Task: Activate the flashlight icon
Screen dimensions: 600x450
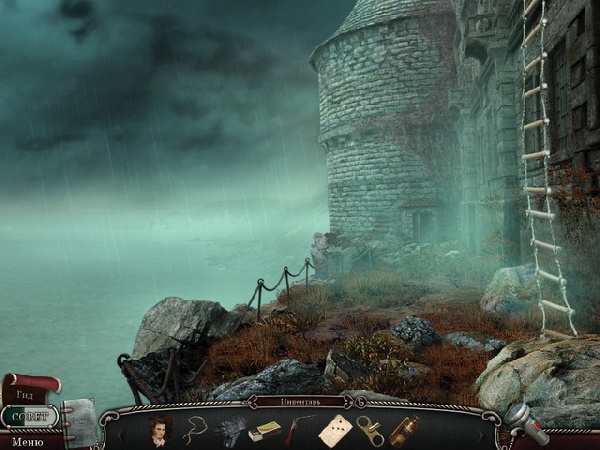Action: click(521, 420)
